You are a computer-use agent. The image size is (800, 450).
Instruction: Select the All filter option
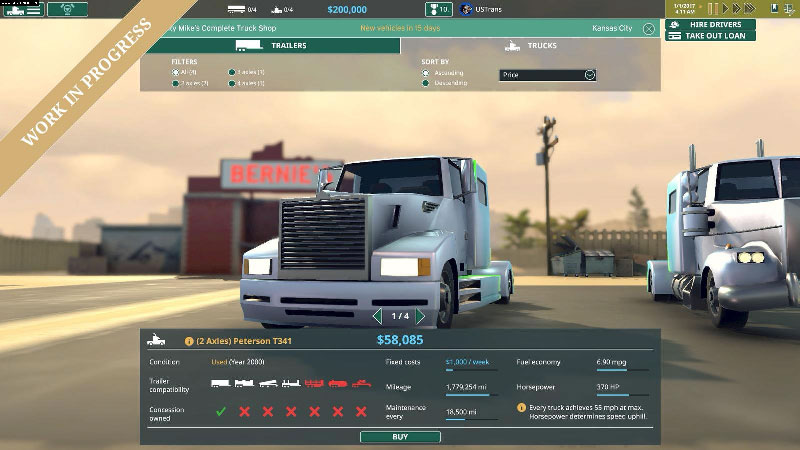click(x=176, y=72)
